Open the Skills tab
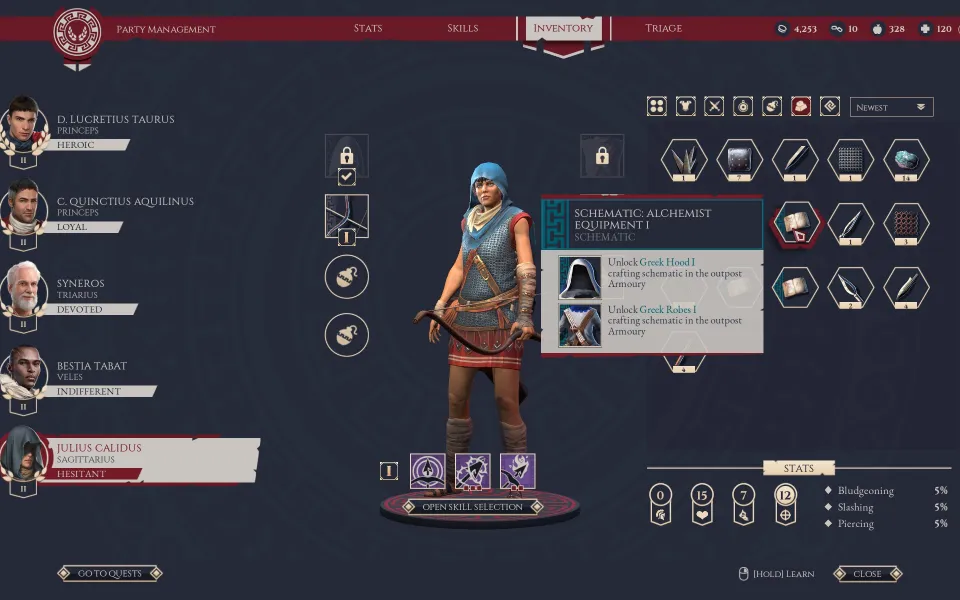 click(462, 28)
